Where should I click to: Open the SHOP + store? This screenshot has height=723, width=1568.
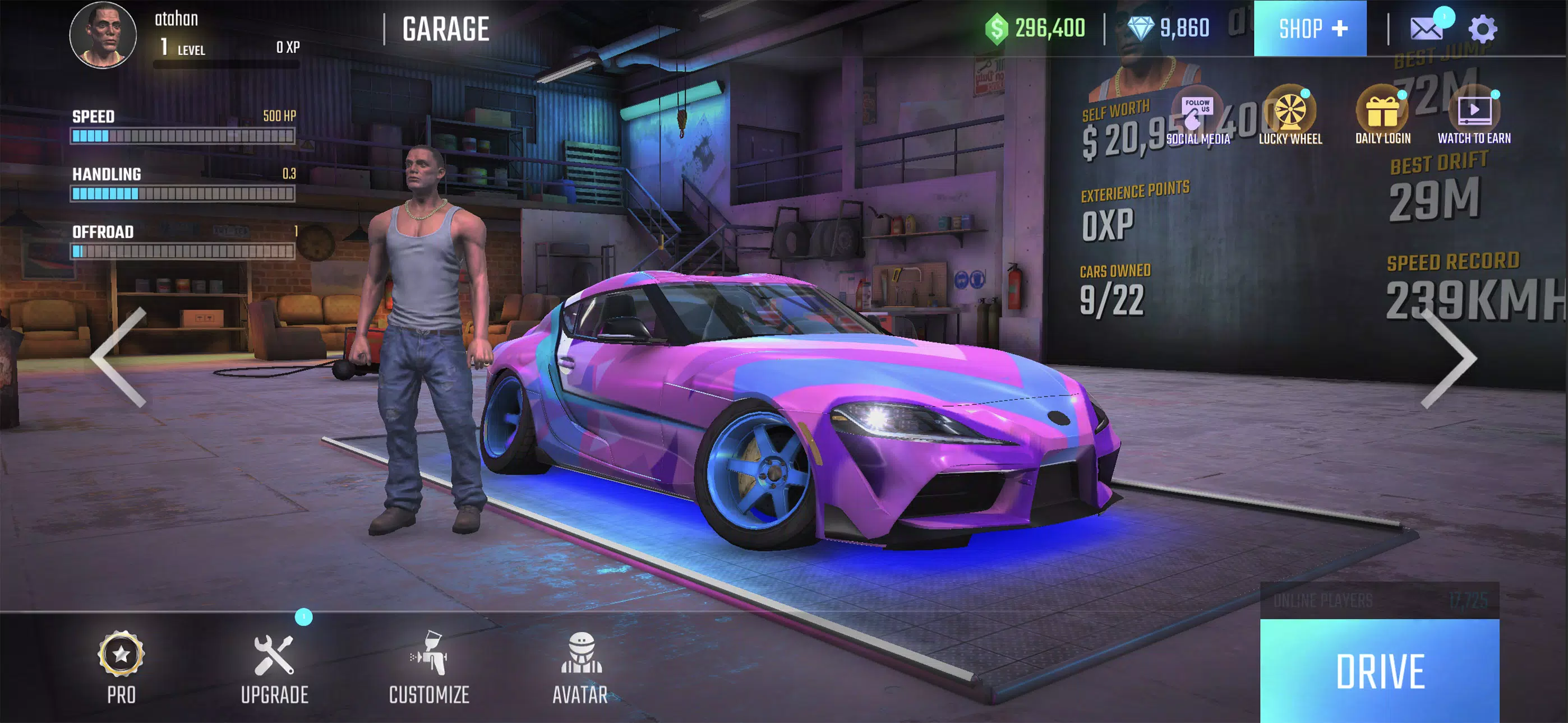pos(1310,28)
